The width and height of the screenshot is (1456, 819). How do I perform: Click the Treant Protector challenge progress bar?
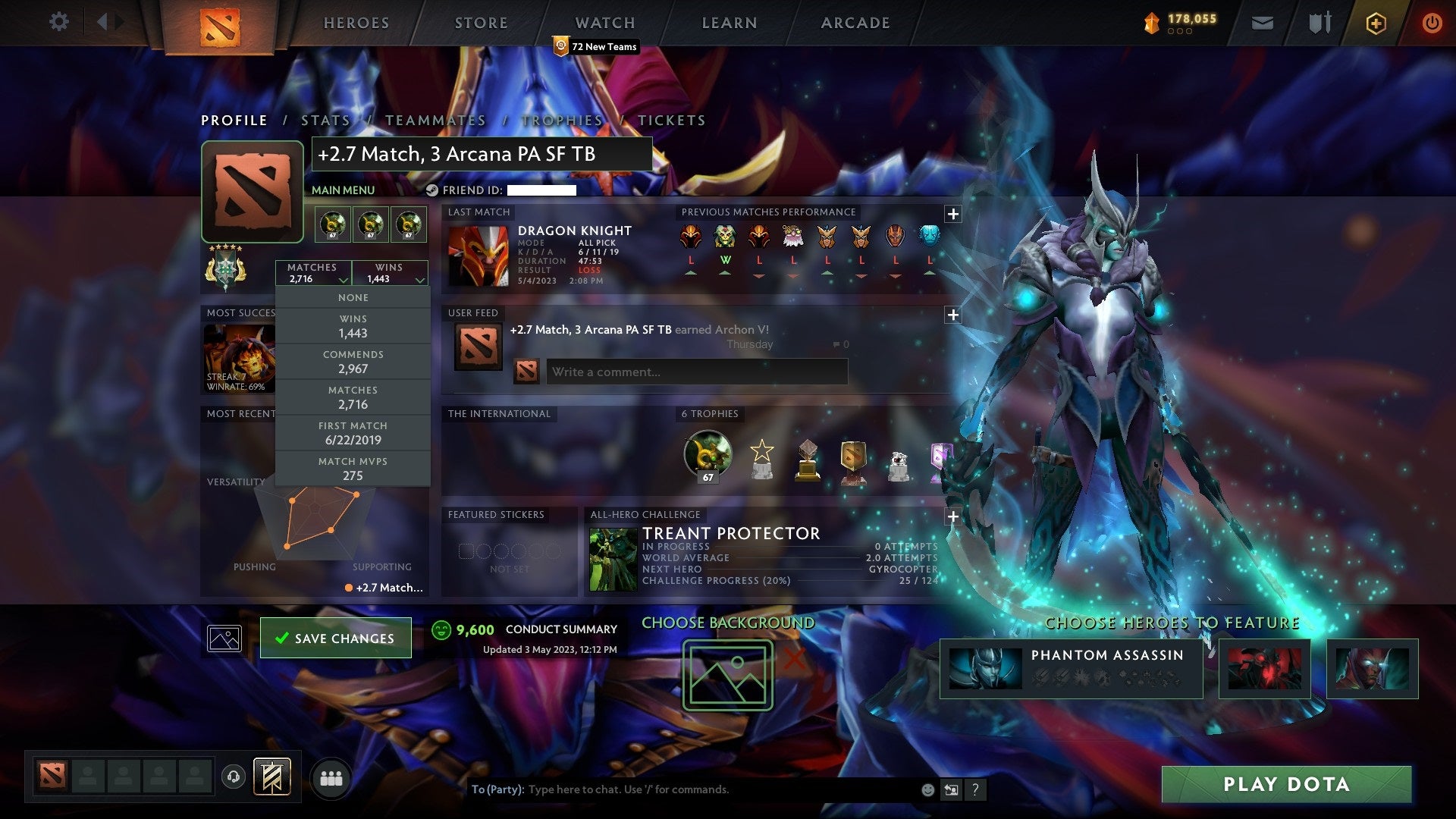pos(789,580)
